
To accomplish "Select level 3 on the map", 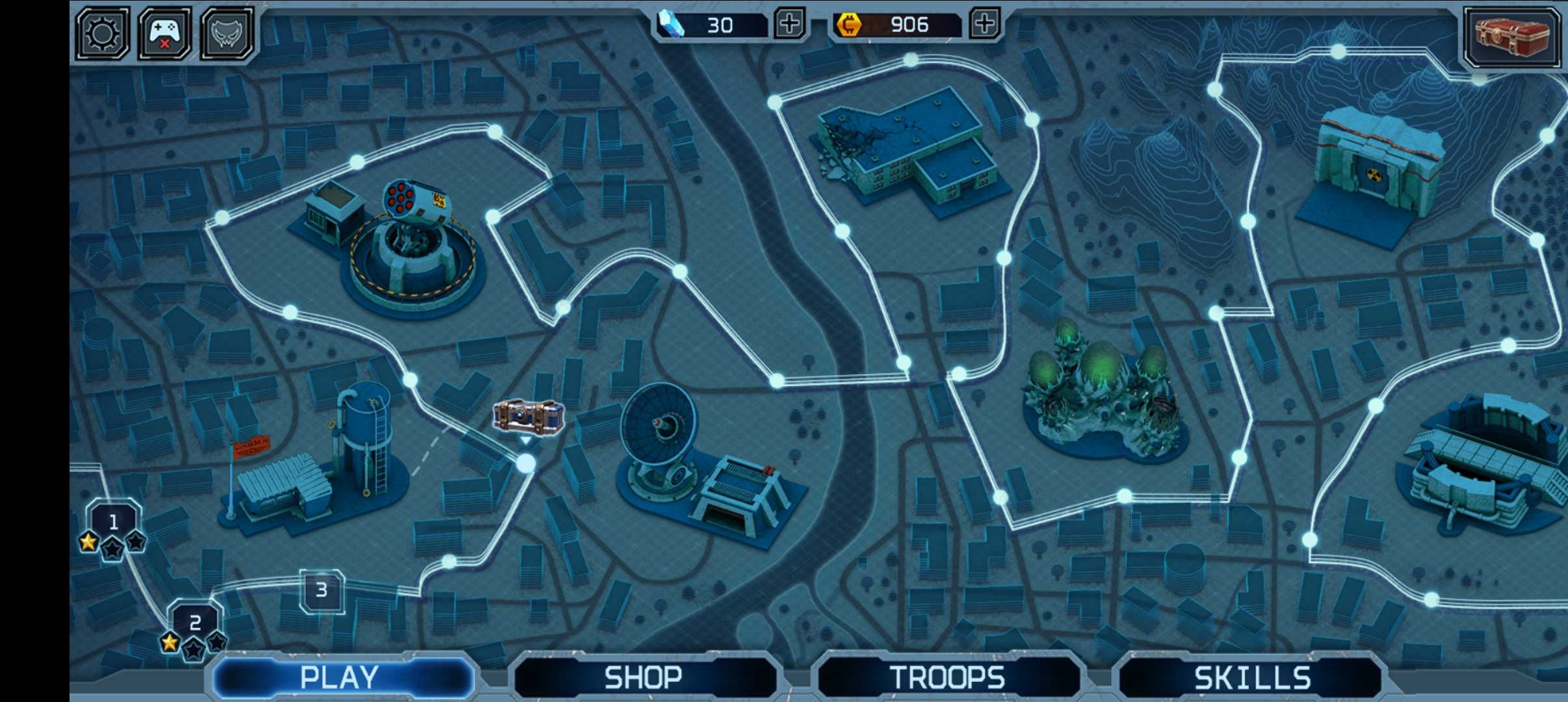I will click(x=322, y=590).
